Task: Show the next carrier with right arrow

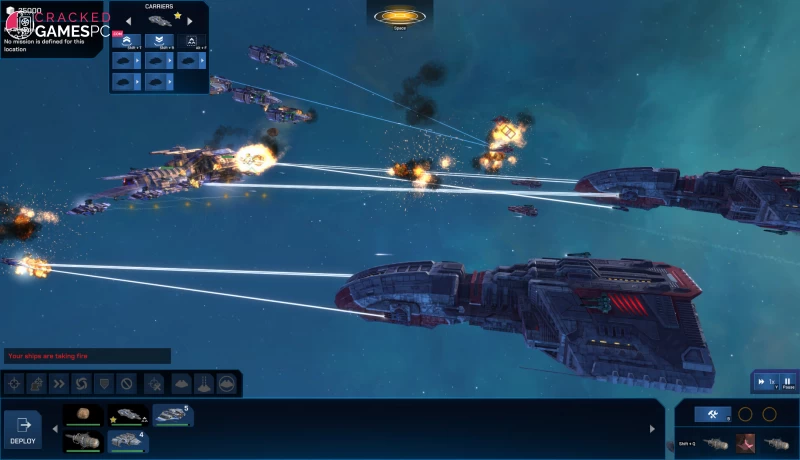Action: [189, 20]
